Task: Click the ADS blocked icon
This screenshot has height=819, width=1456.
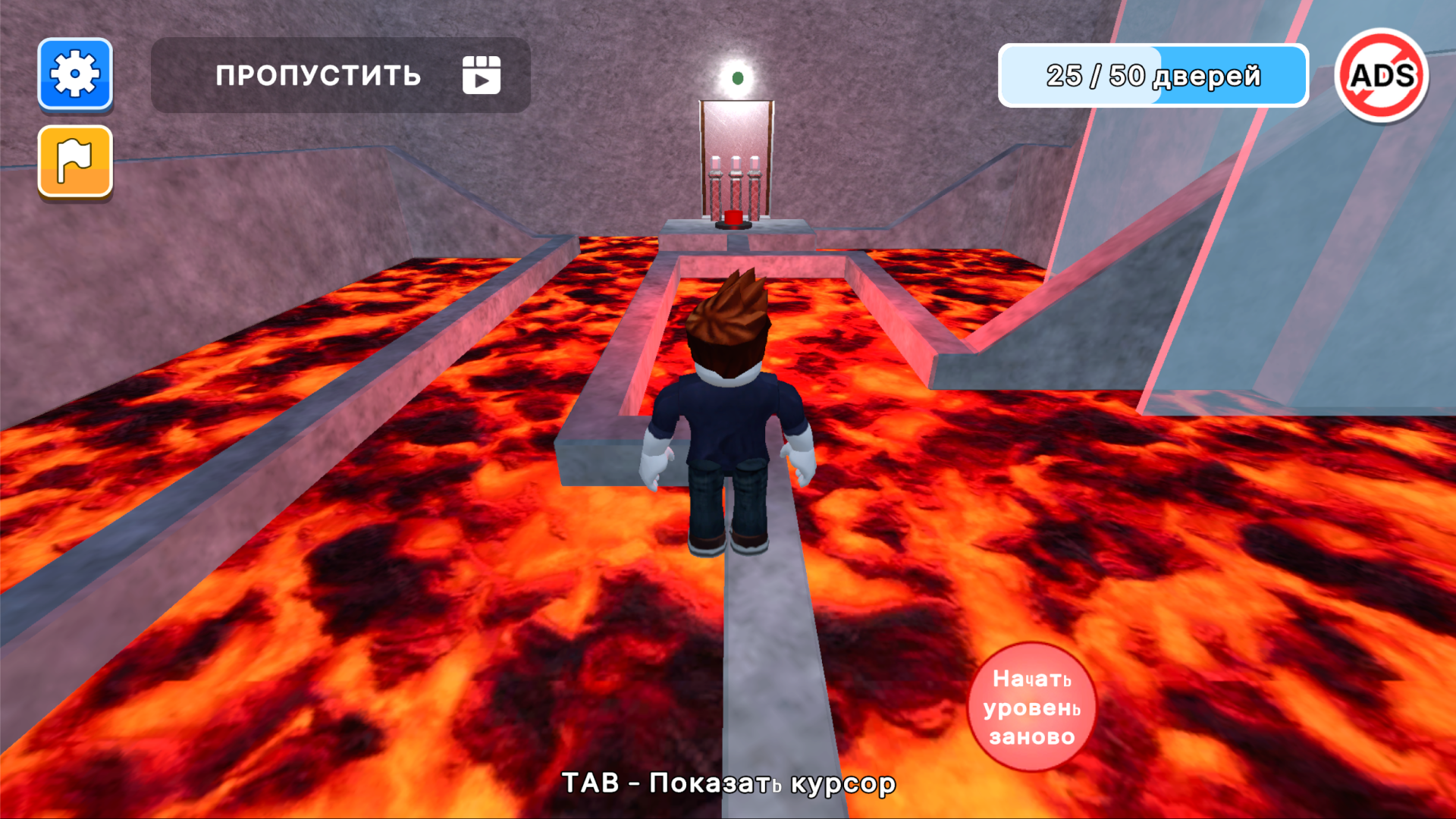Action: (1385, 75)
